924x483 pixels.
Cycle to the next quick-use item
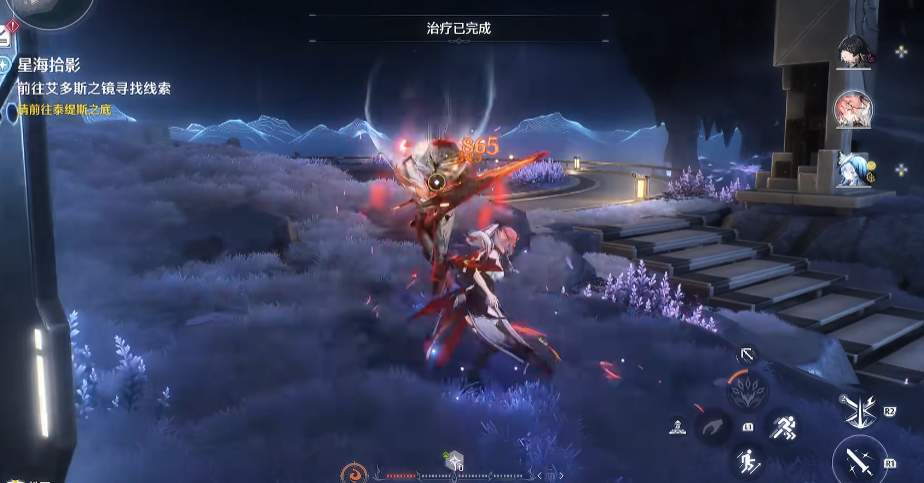560,475
